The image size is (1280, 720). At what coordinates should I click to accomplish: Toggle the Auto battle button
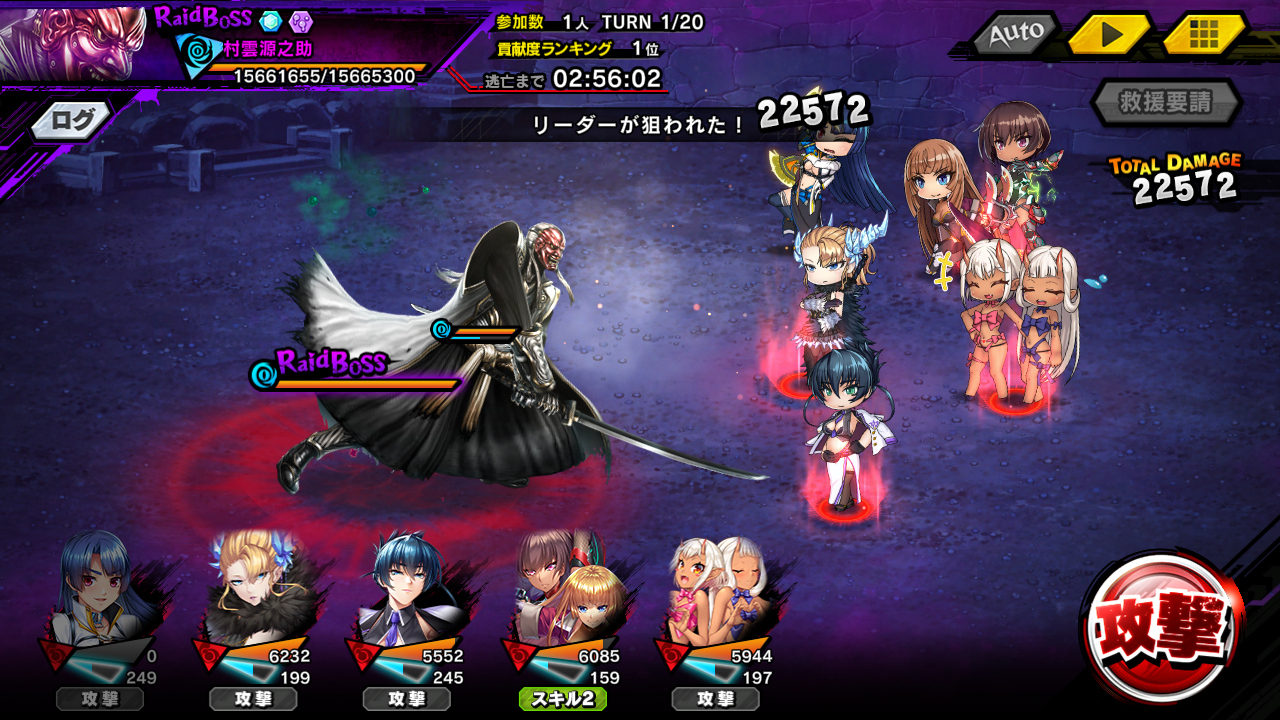(1016, 34)
